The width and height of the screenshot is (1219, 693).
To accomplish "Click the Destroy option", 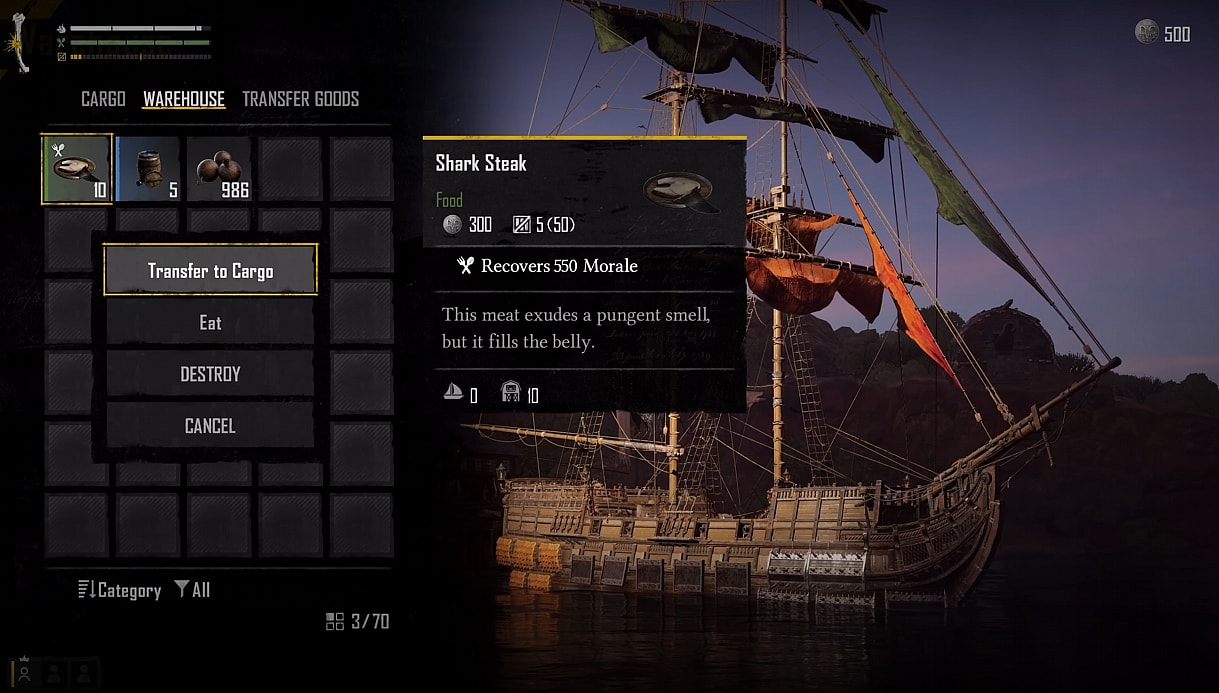I will coord(210,374).
